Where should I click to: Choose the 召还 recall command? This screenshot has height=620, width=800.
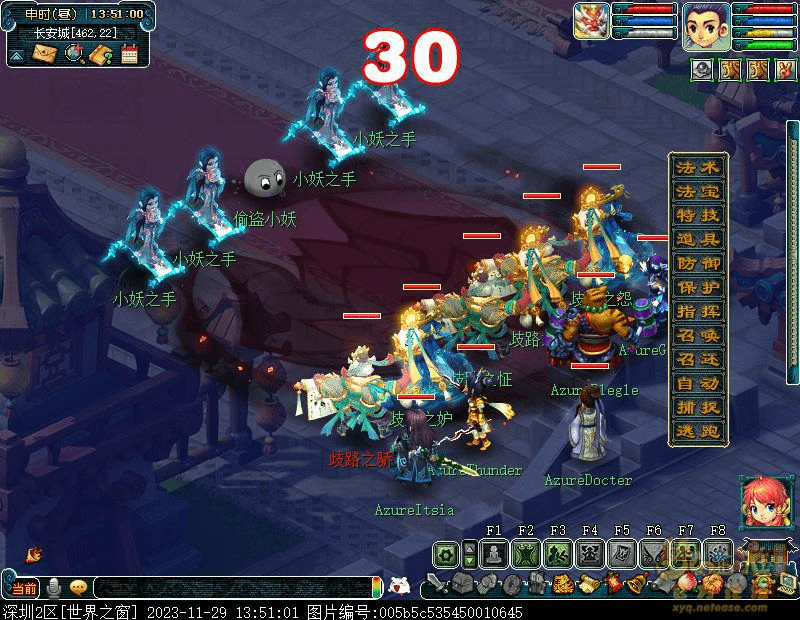[x=698, y=360]
